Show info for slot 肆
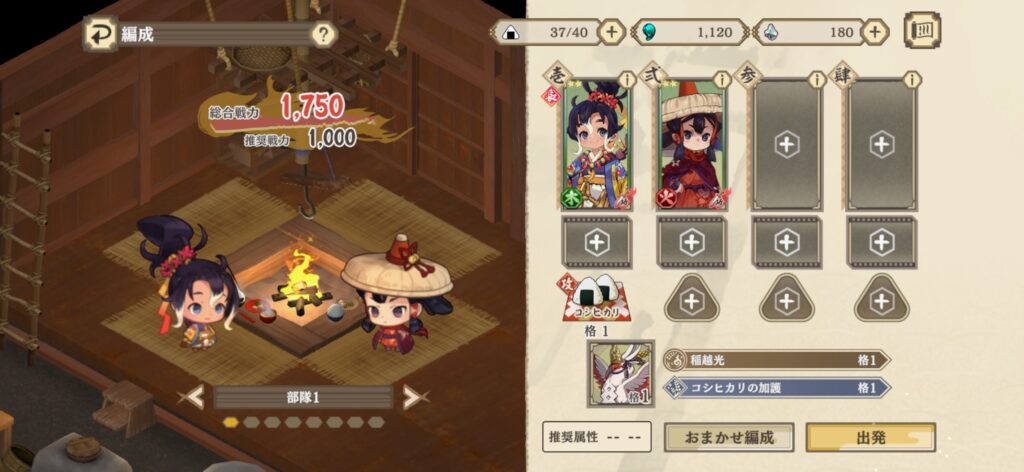This screenshot has height=472, width=1024. coord(912,79)
